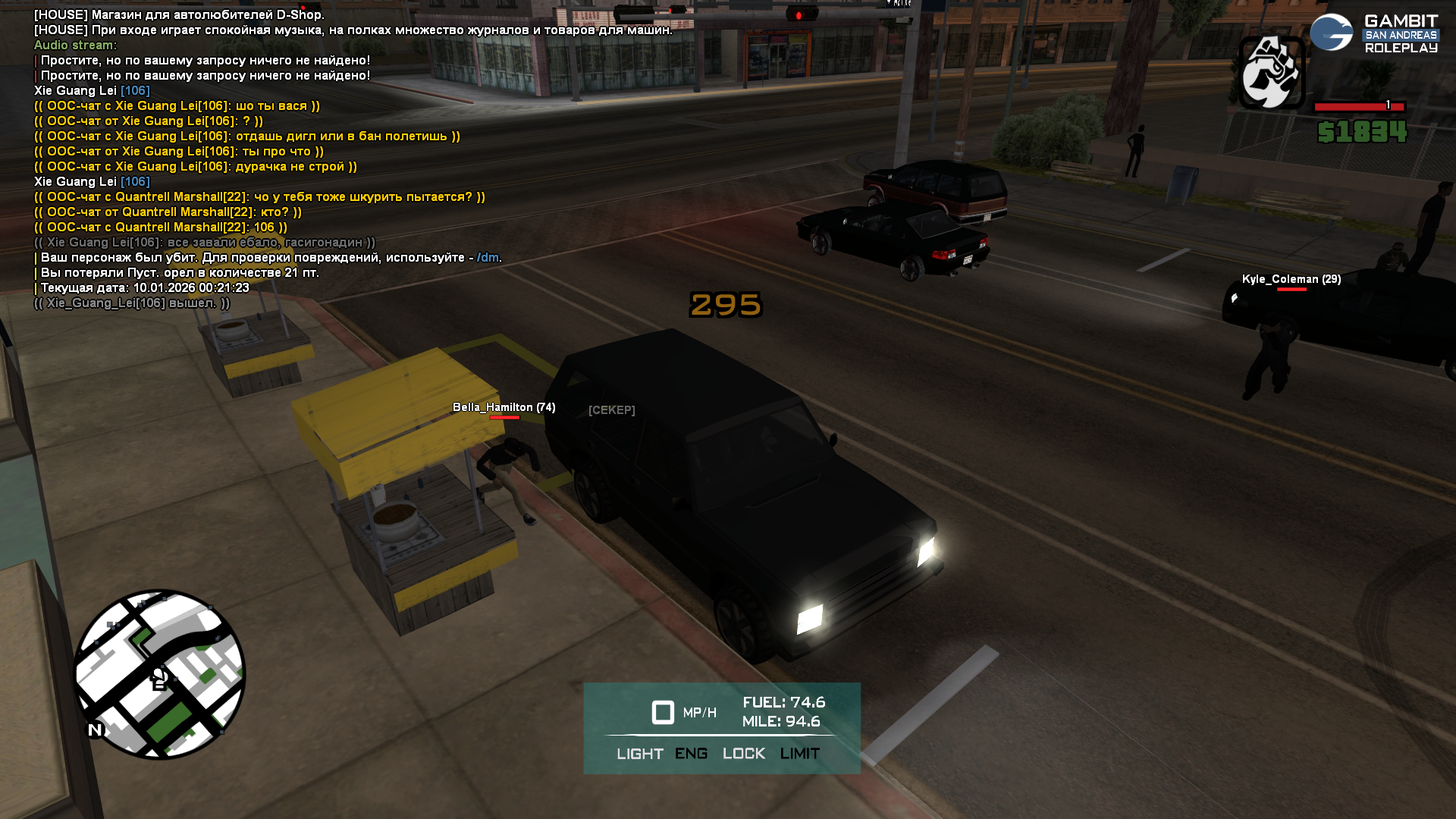Click the north N marker on radar
Screen dimensions: 1456x819
tap(95, 730)
